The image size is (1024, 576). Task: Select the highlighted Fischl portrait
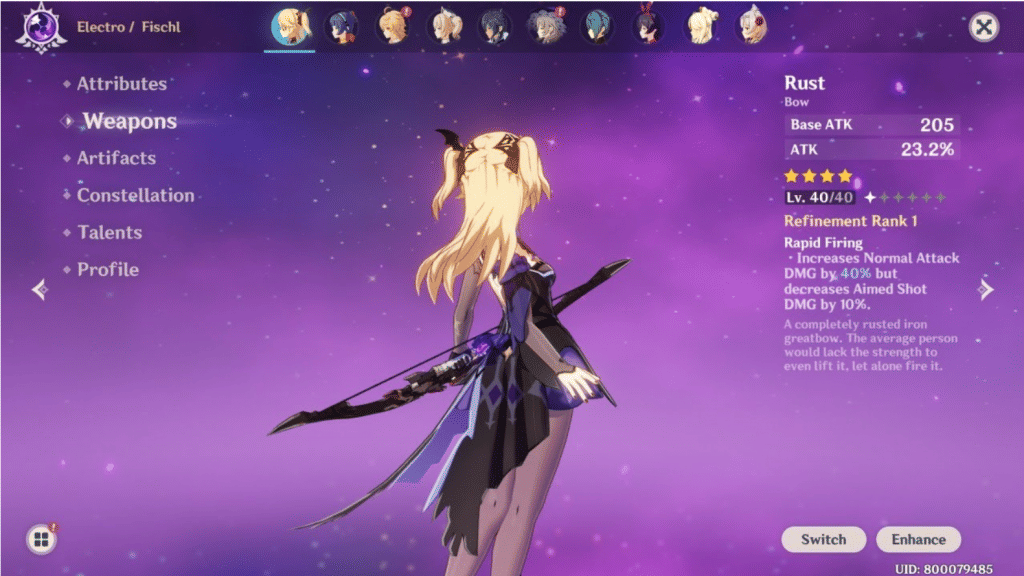pos(292,27)
